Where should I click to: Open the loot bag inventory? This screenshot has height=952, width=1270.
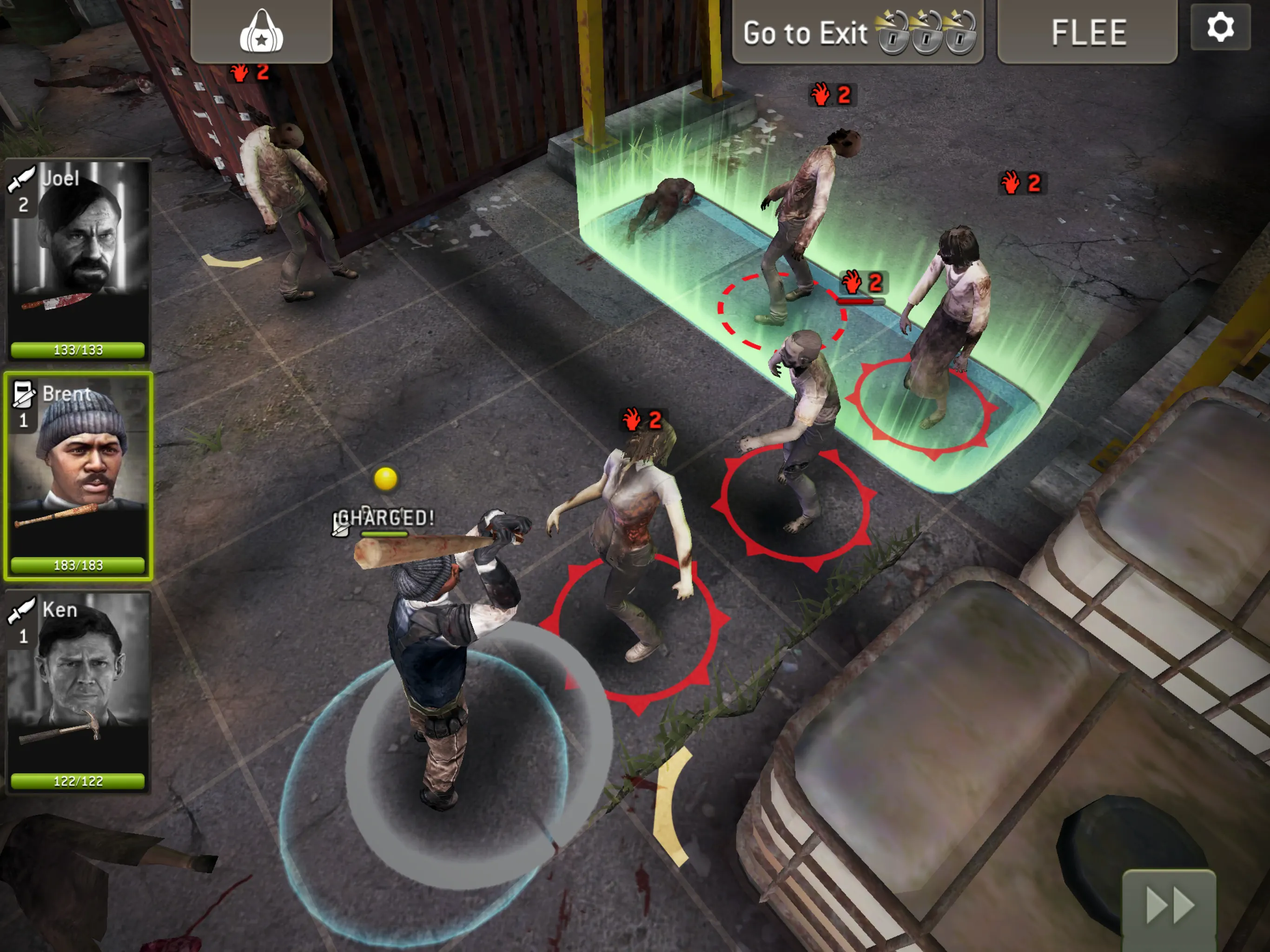tap(261, 33)
